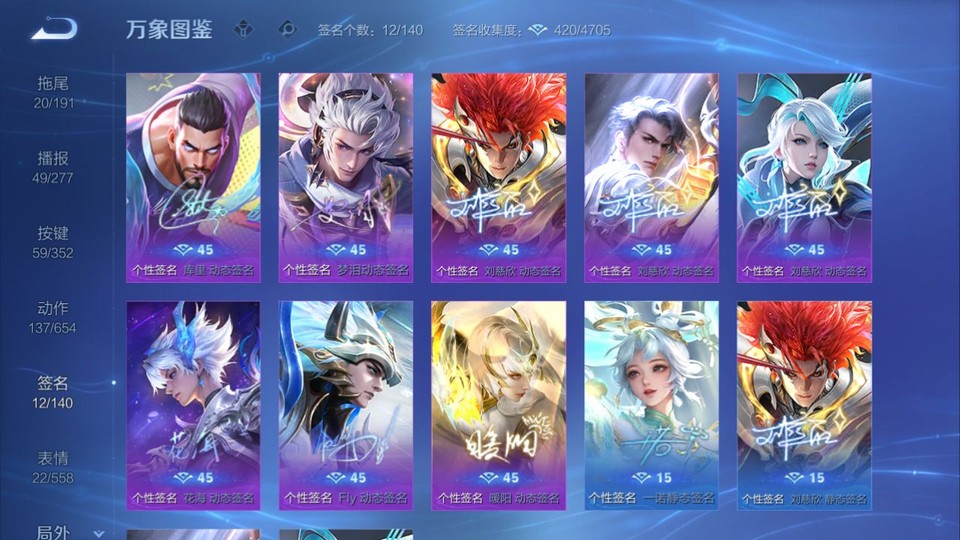
Task: Open the diamond-shaped filter icon next to 万象图鉴
Action: (243, 29)
